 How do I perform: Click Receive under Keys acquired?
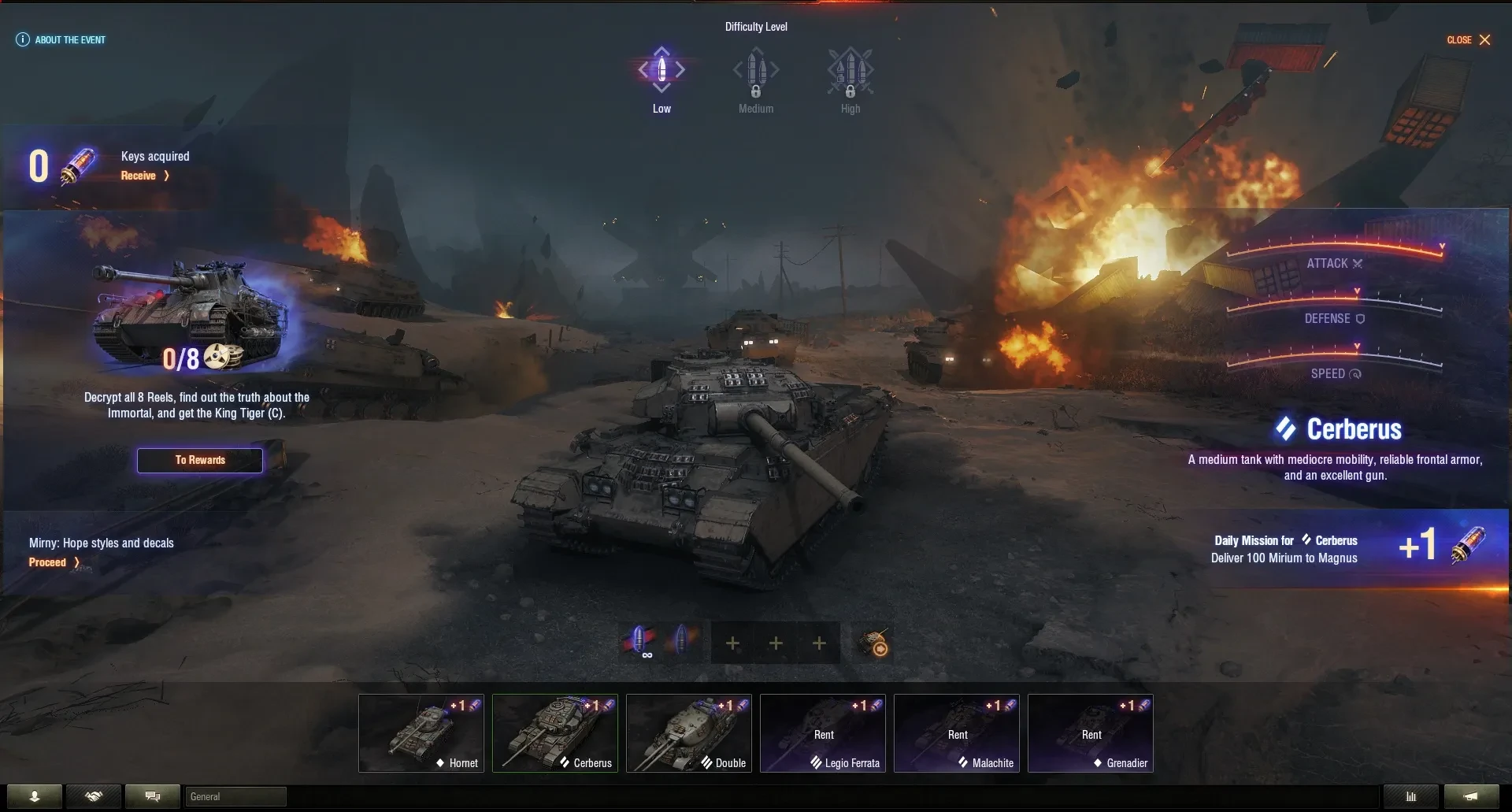tap(144, 176)
